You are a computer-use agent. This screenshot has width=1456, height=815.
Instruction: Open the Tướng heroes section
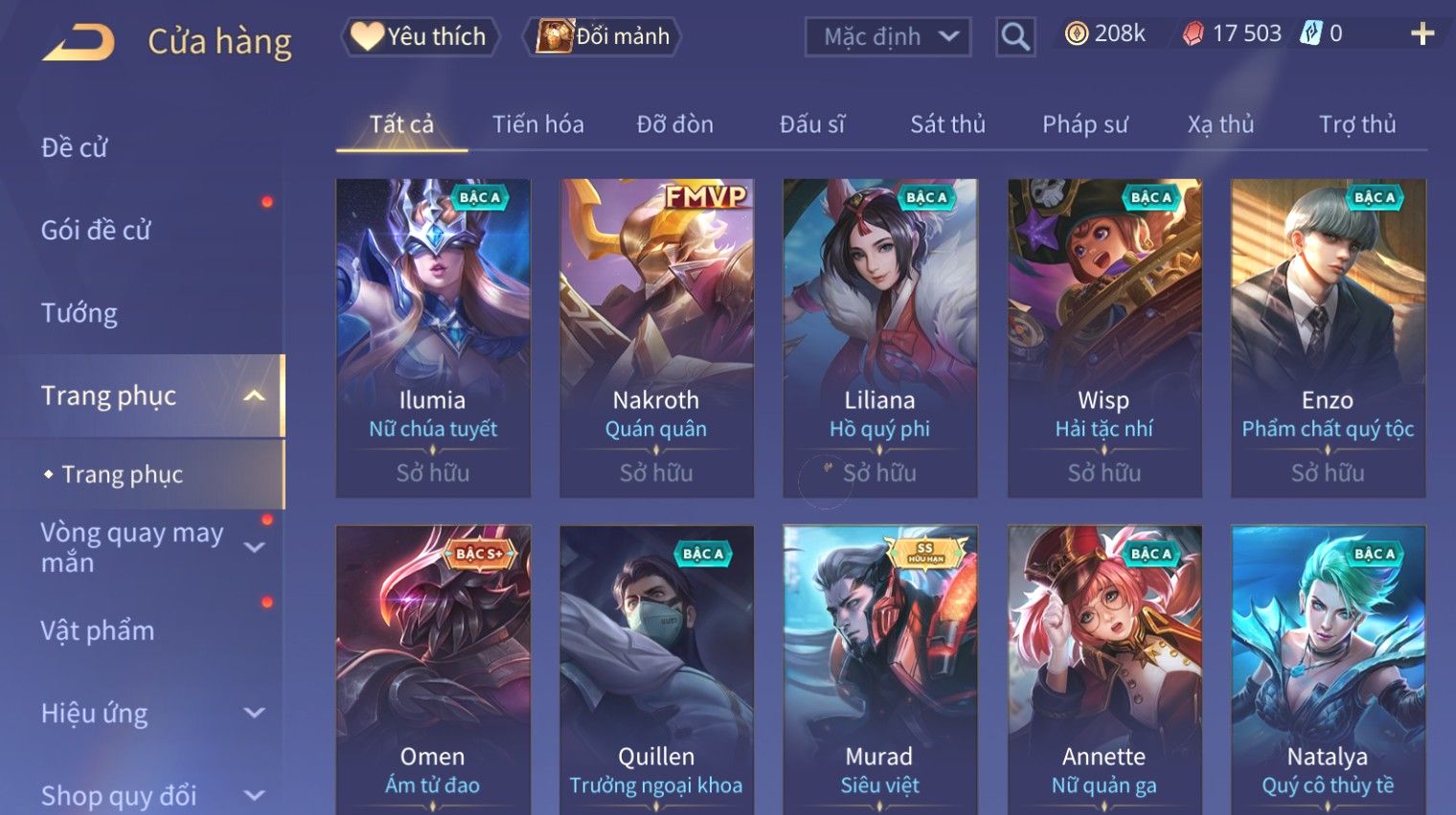[80, 313]
